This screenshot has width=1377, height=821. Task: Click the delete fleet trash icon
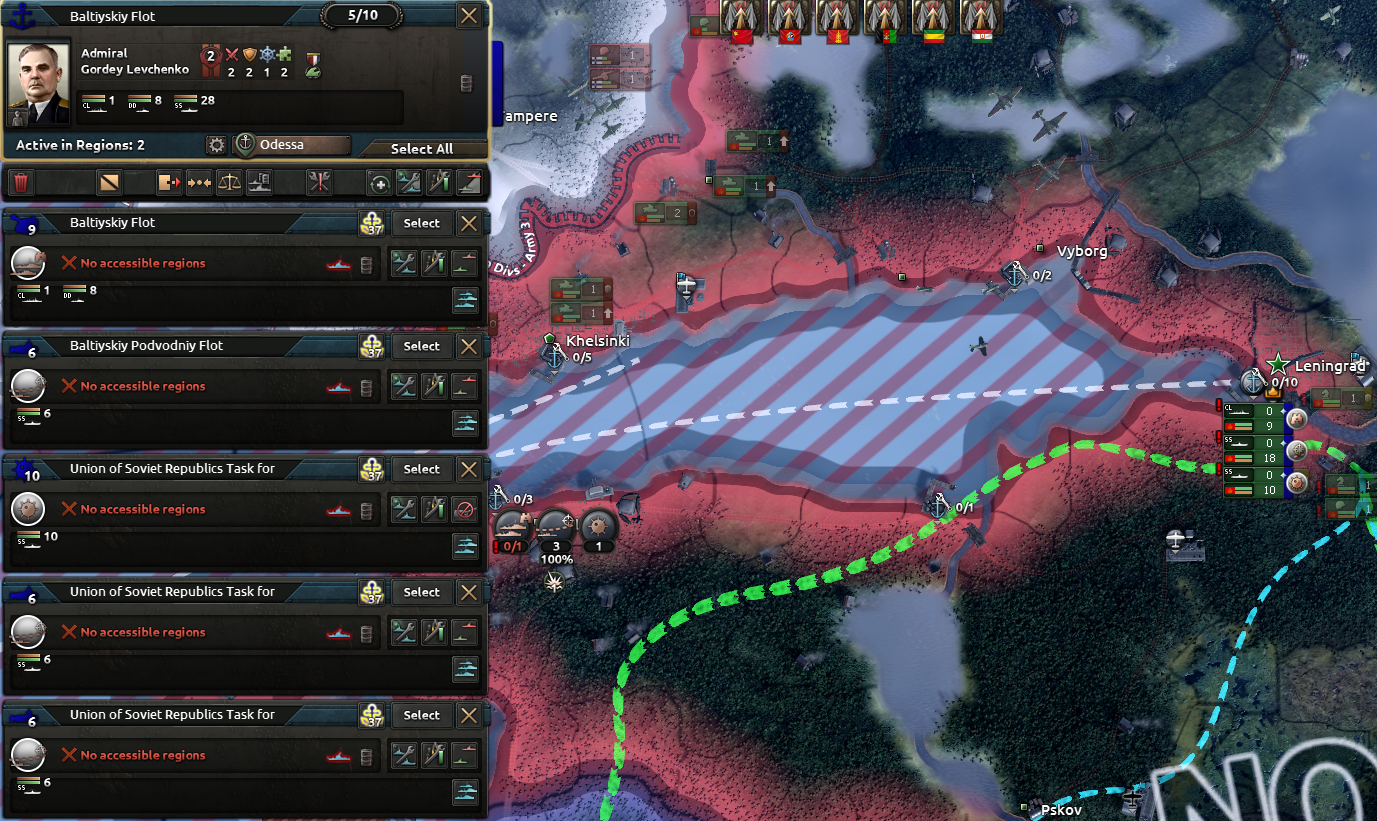pos(22,181)
